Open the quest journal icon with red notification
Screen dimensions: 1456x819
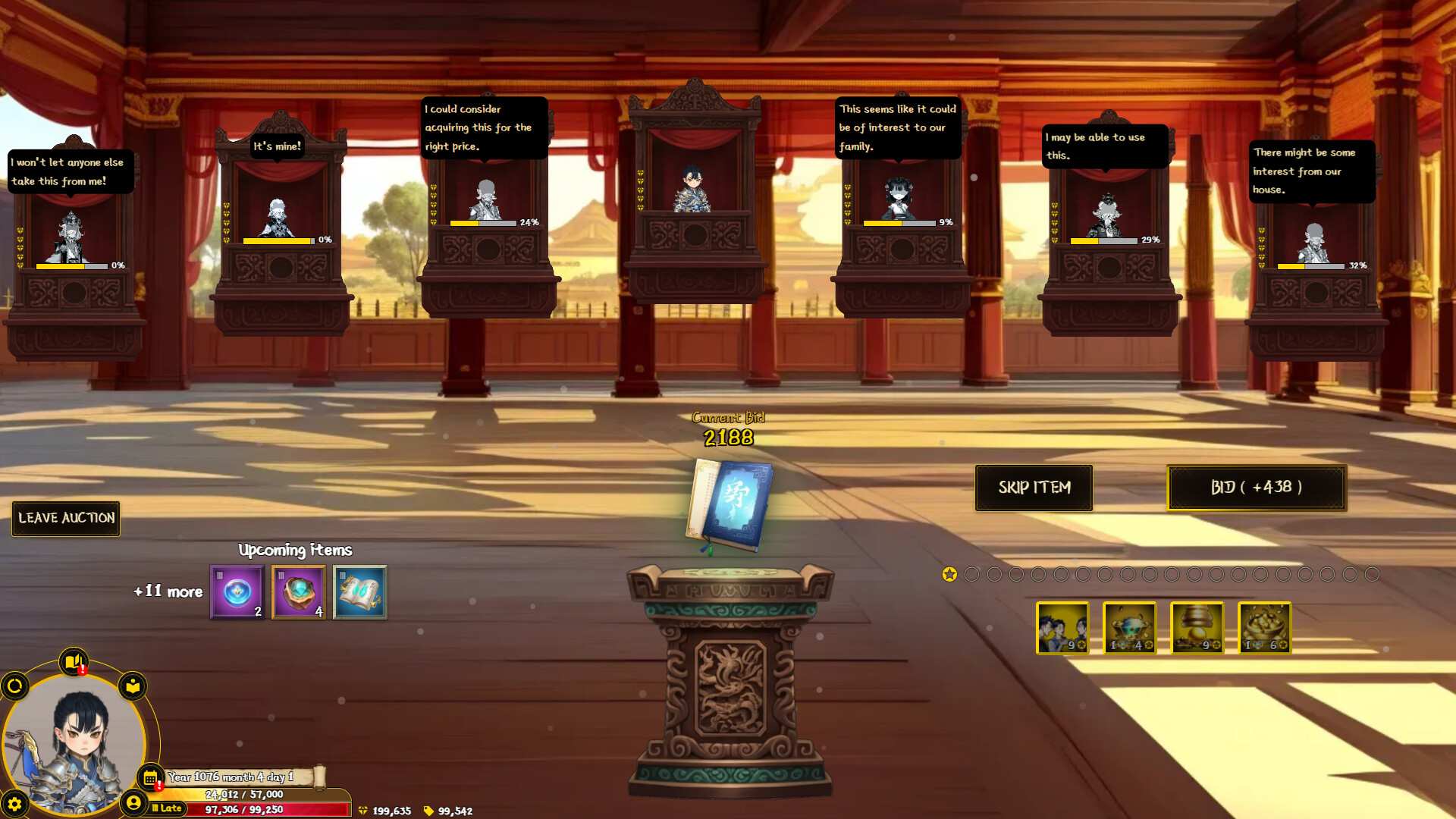(73, 661)
